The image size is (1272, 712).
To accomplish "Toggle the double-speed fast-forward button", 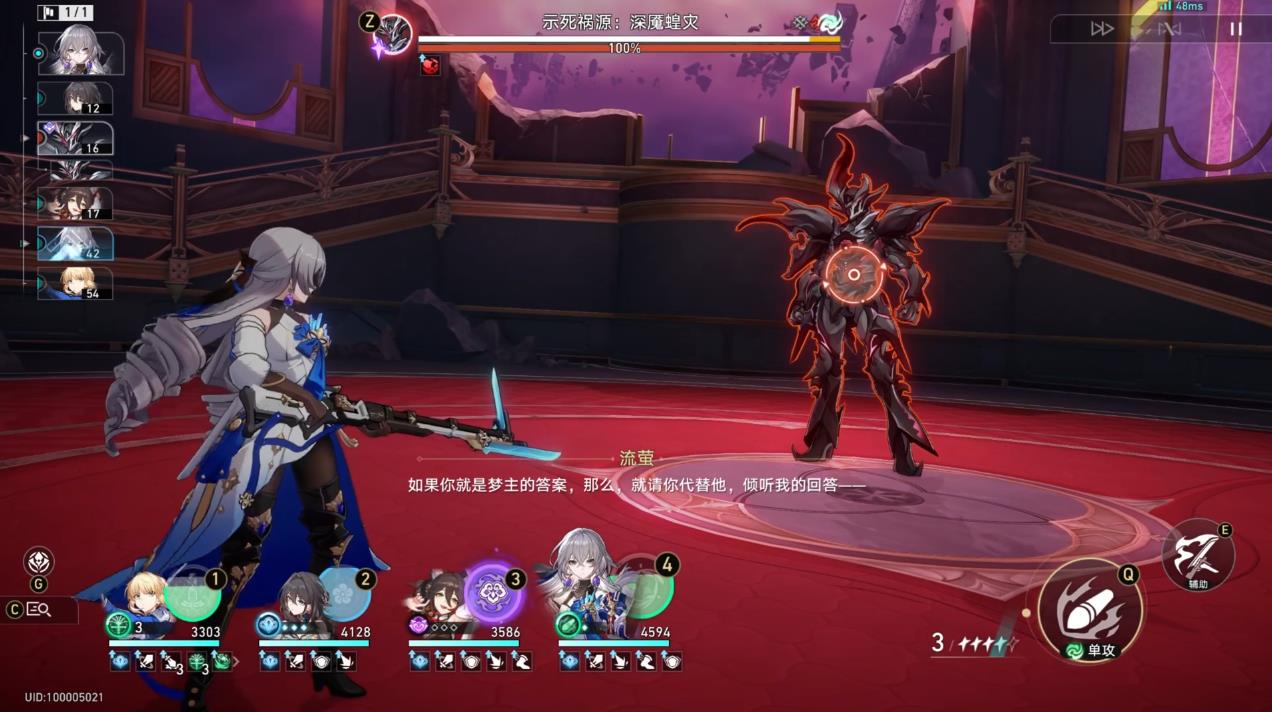I will (x=1102, y=29).
